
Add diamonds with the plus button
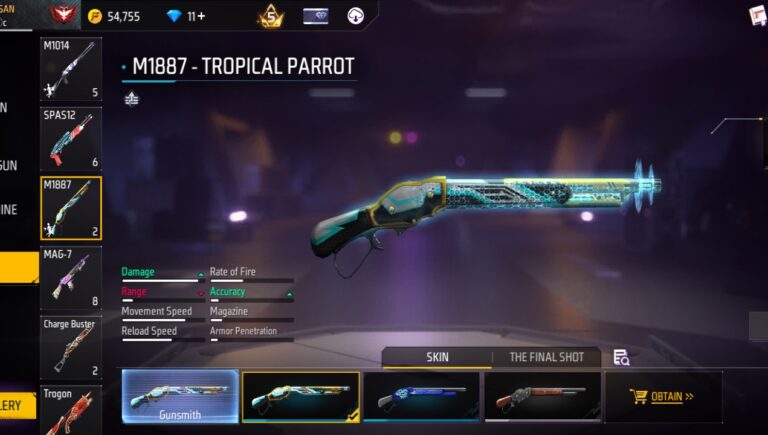pos(201,16)
